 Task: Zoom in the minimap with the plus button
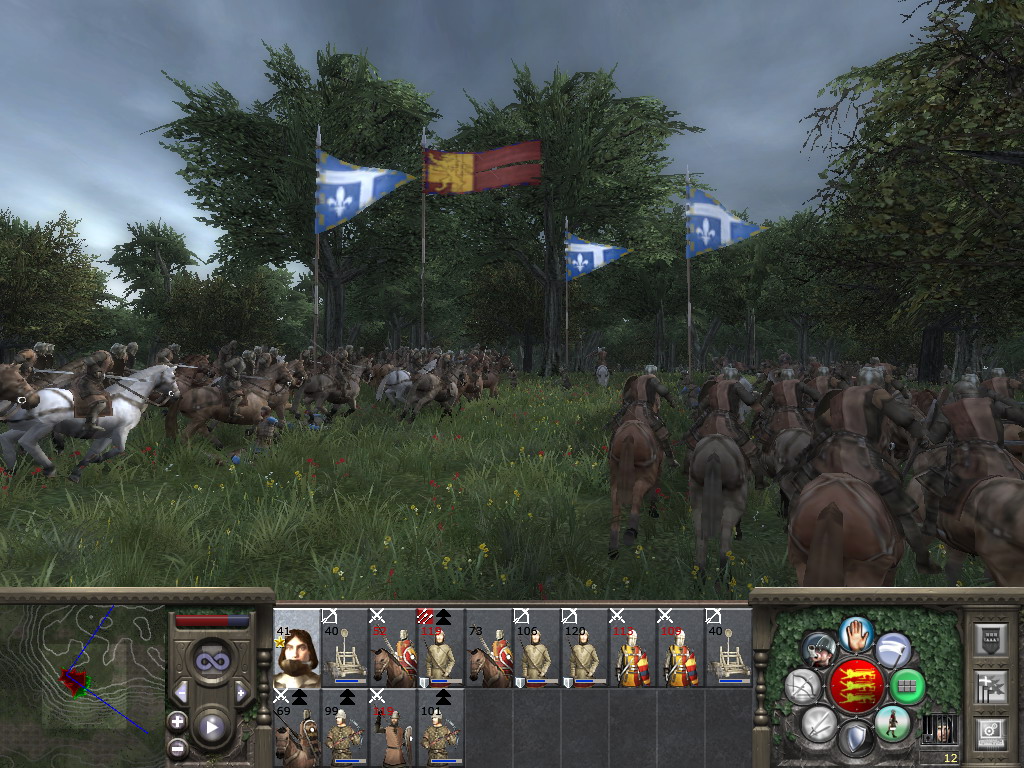pyautogui.click(x=177, y=721)
